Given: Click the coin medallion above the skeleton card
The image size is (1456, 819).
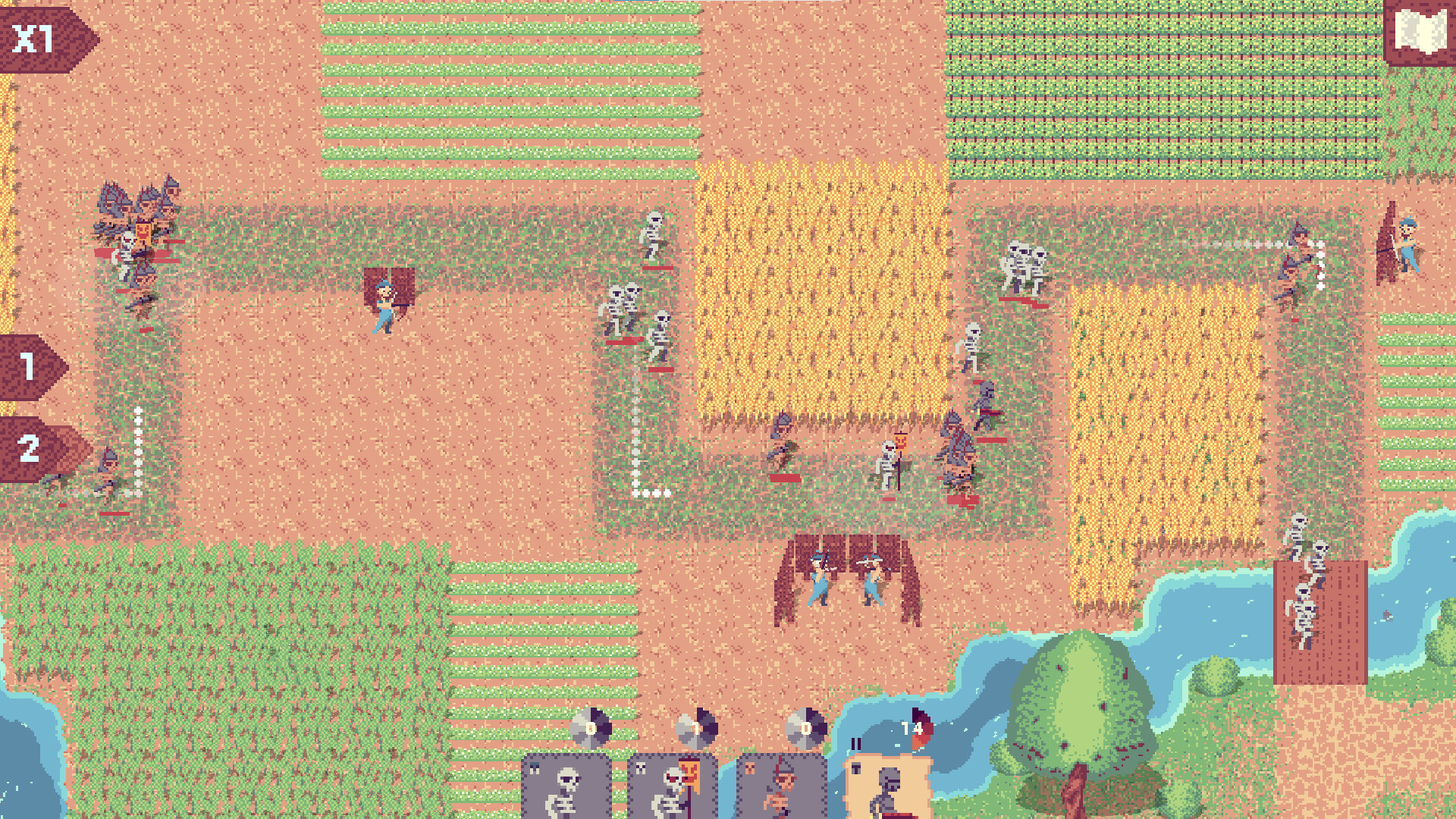Looking at the screenshot, I should 591,727.
